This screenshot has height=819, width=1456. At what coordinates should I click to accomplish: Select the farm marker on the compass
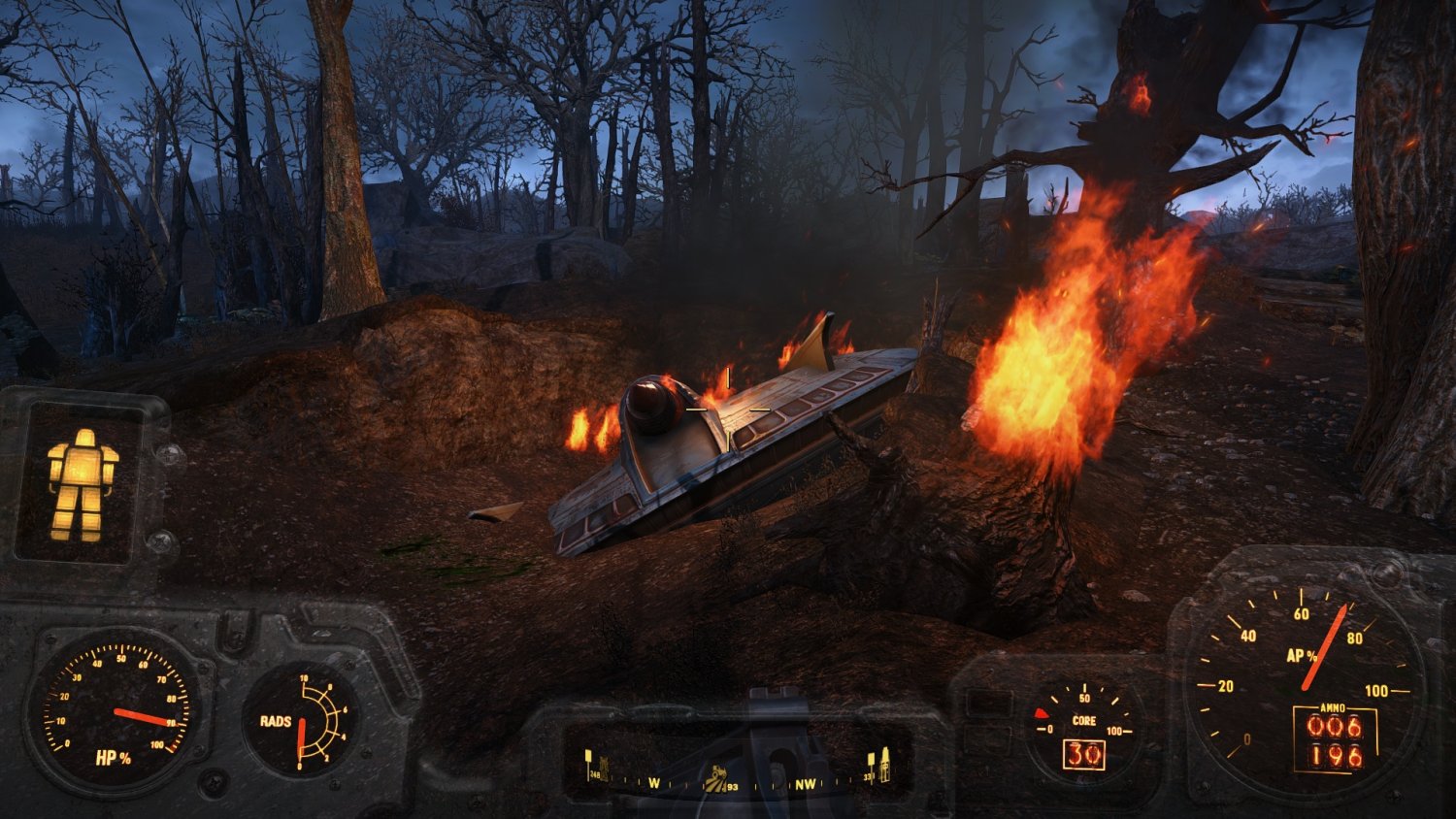716,777
